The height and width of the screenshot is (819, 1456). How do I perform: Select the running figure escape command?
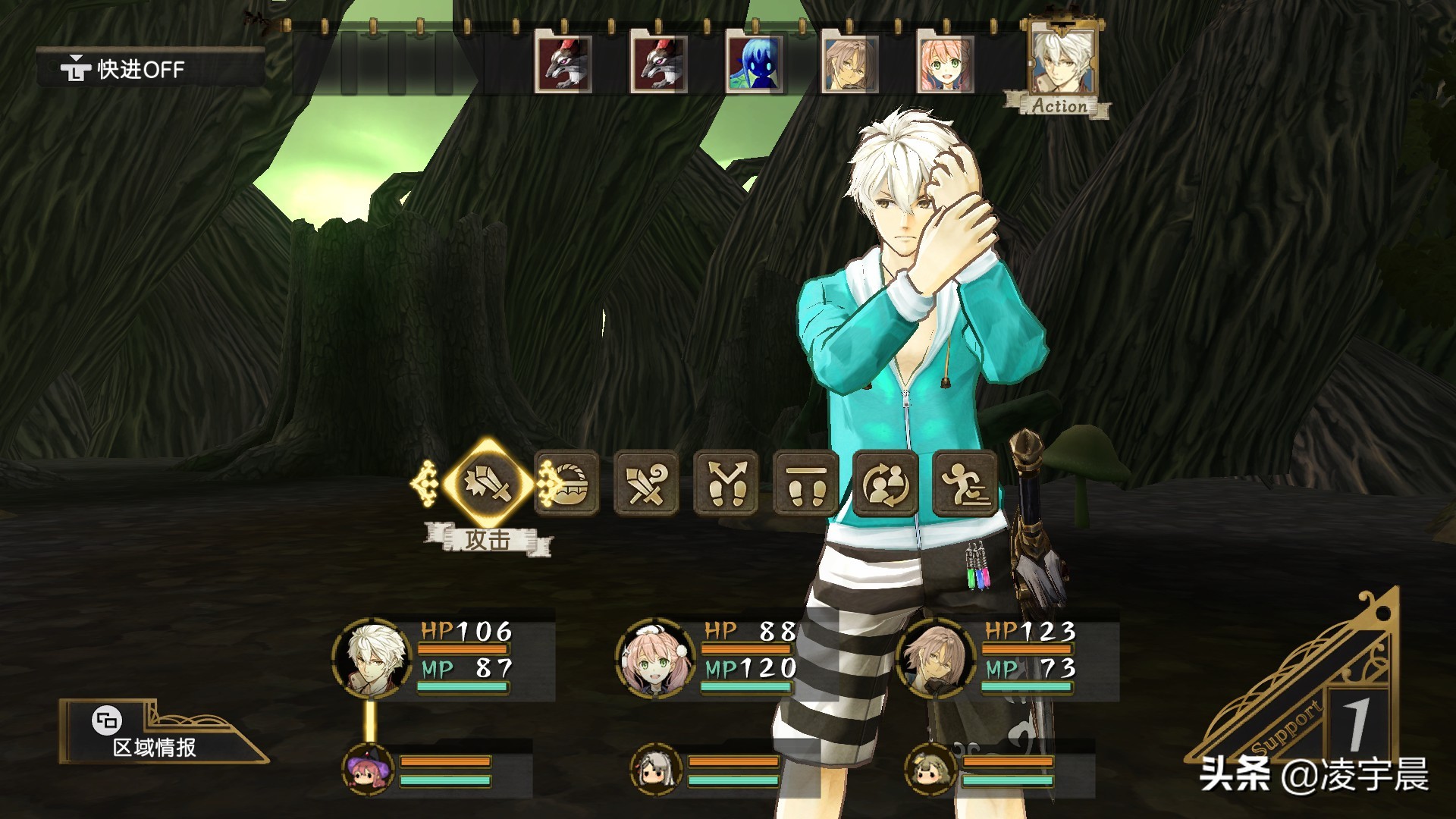click(964, 484)
